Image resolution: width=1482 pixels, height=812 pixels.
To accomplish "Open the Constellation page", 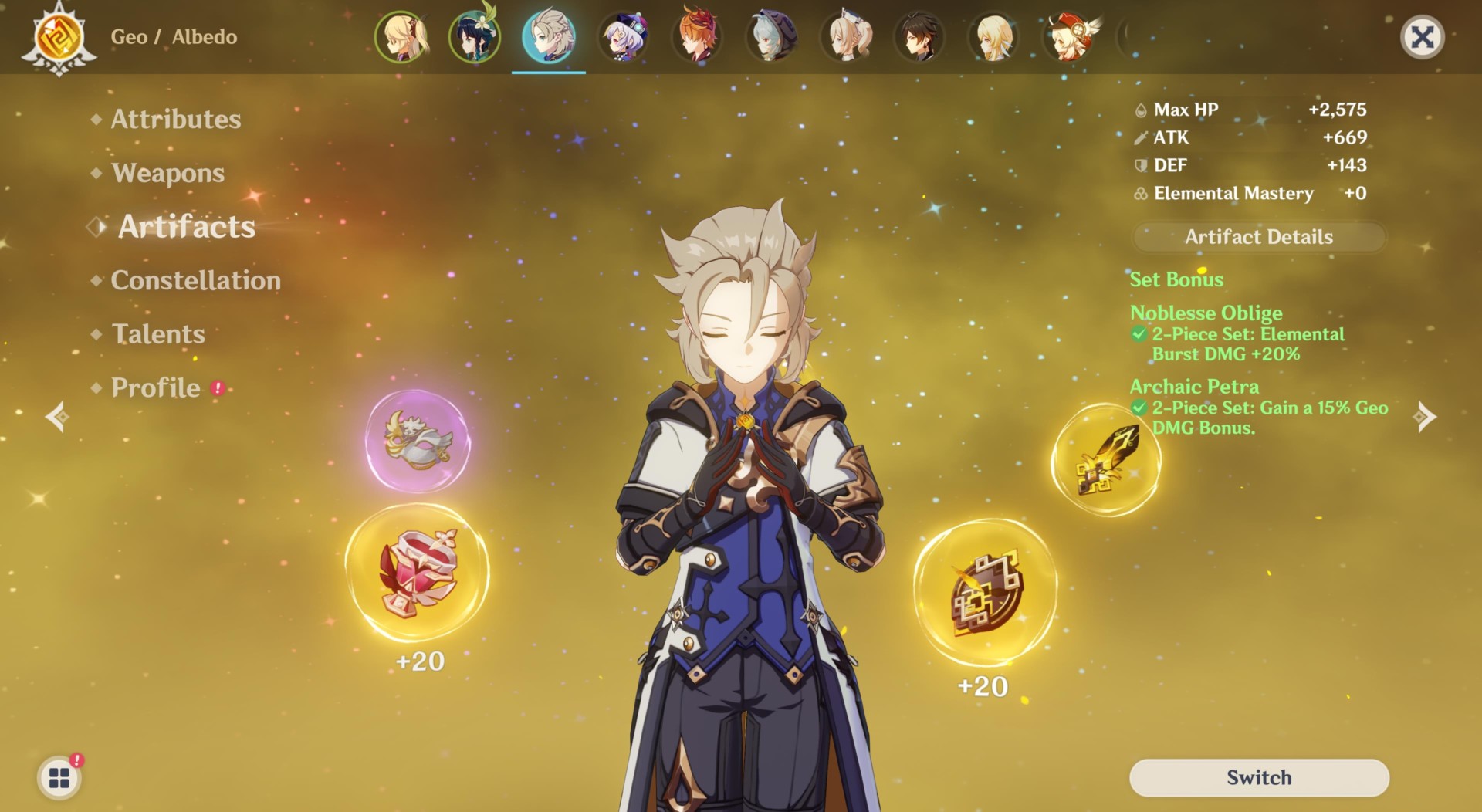I will (195, 280).
